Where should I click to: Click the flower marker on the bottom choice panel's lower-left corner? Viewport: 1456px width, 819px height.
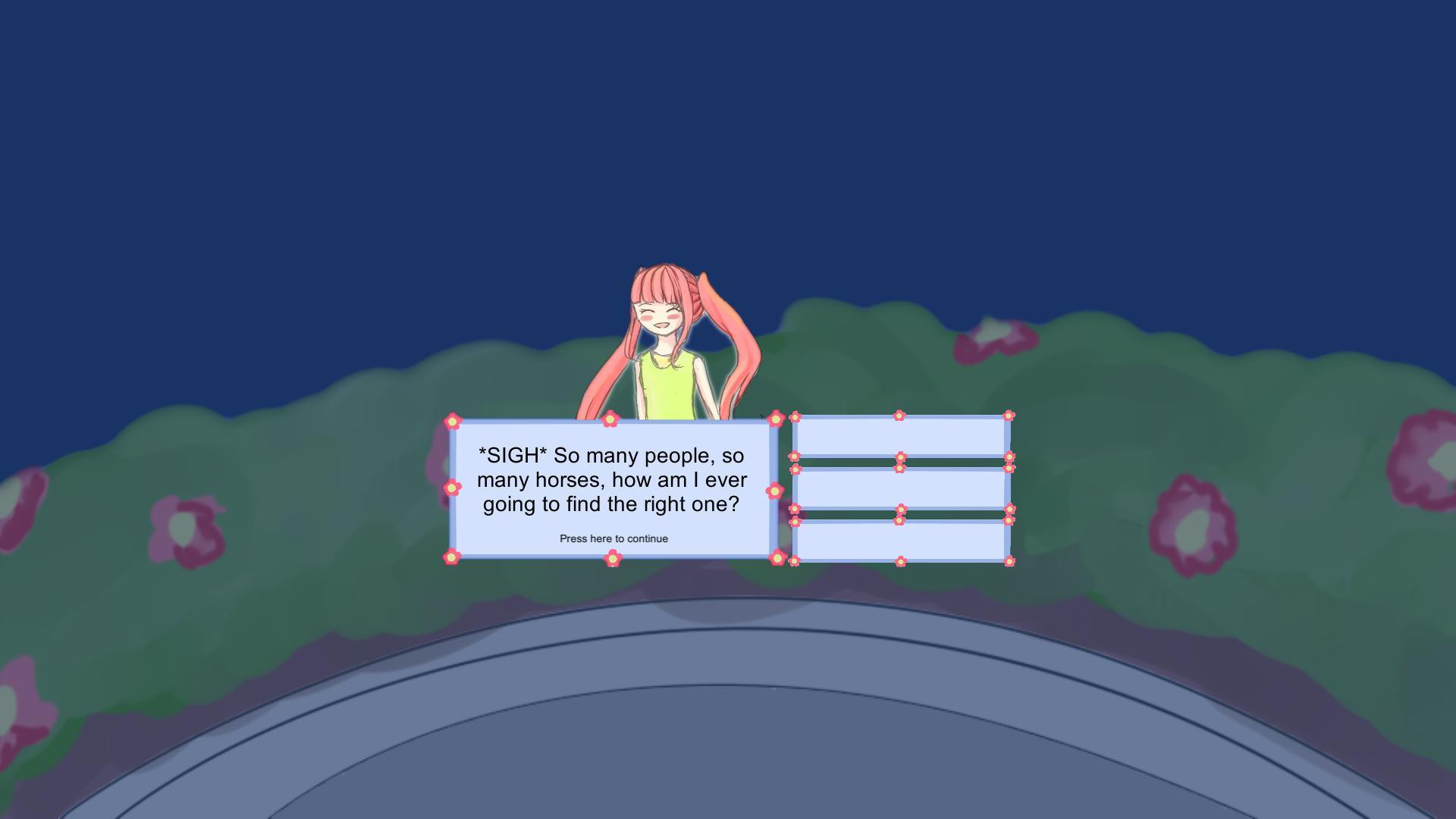(x=794, y=560)
